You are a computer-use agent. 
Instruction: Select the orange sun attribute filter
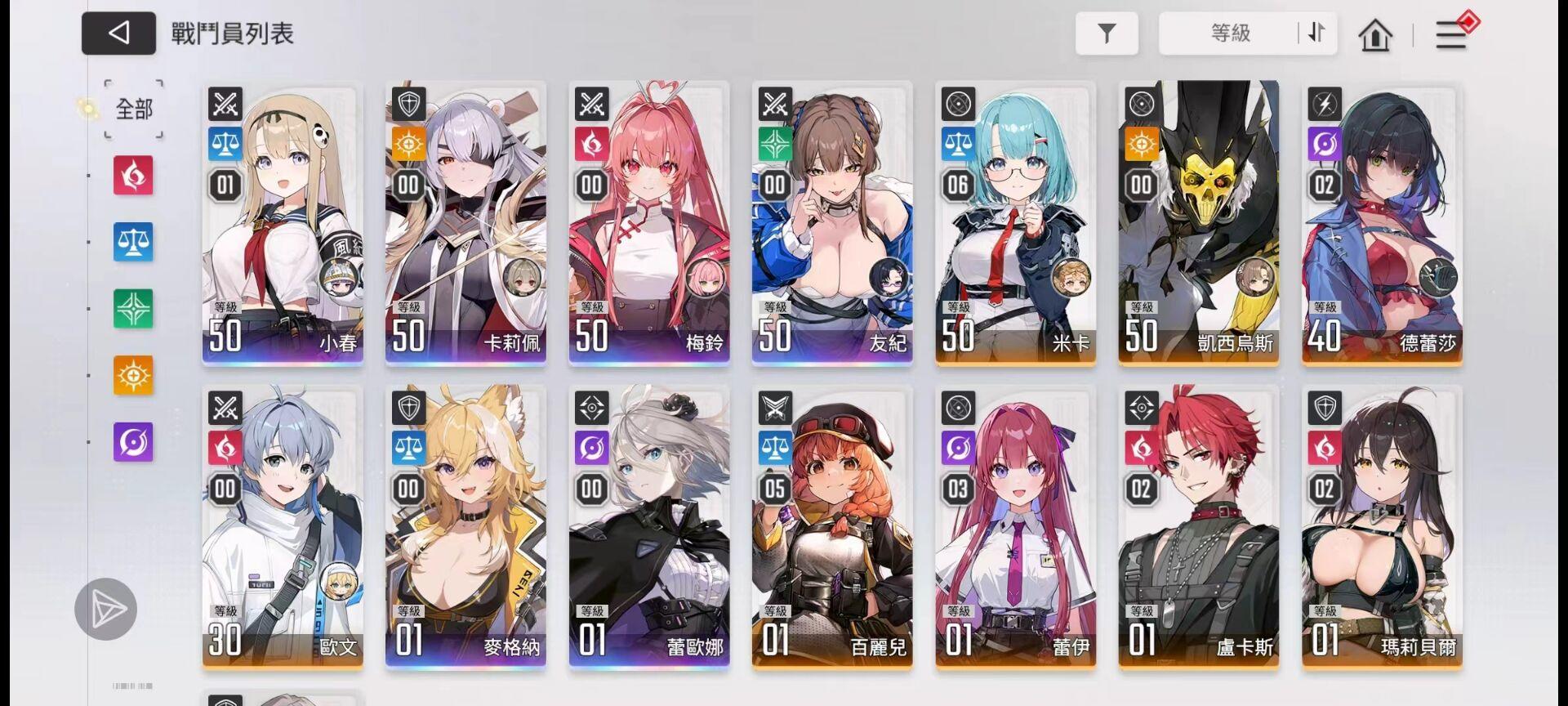(x=132, y=376)
